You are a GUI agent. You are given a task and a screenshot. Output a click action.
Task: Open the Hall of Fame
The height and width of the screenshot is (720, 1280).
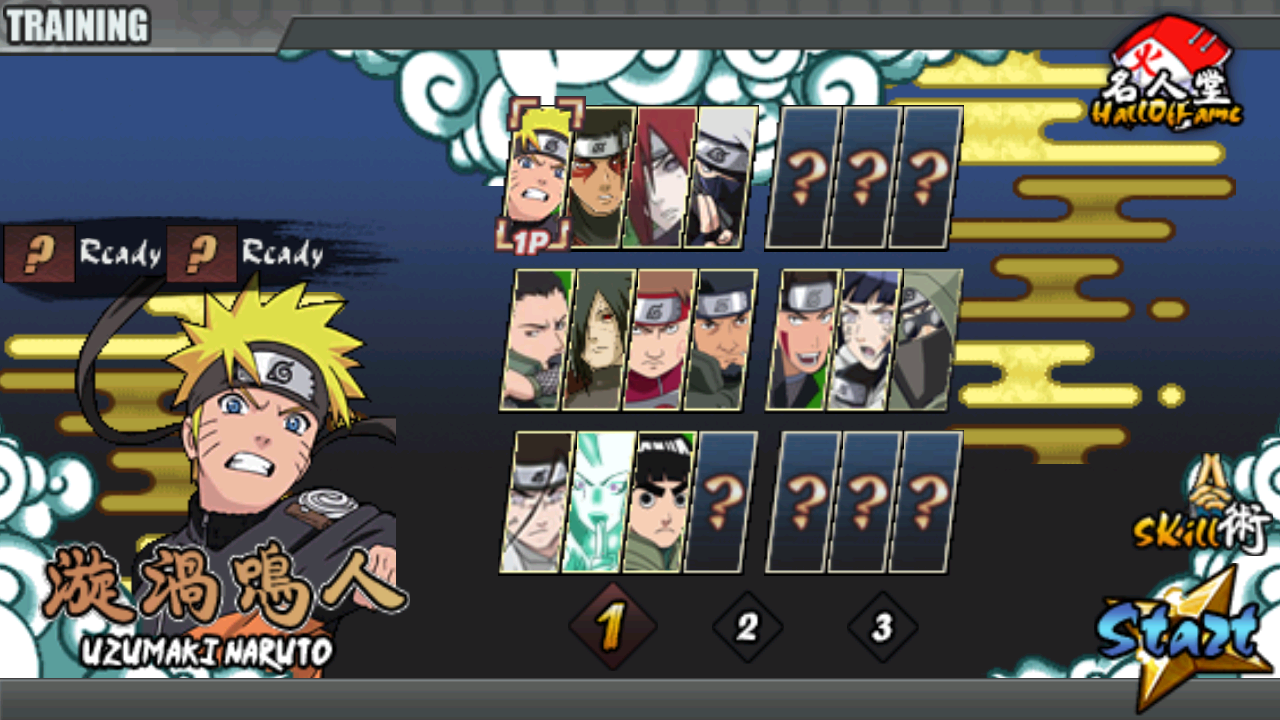pos(1168,75)
